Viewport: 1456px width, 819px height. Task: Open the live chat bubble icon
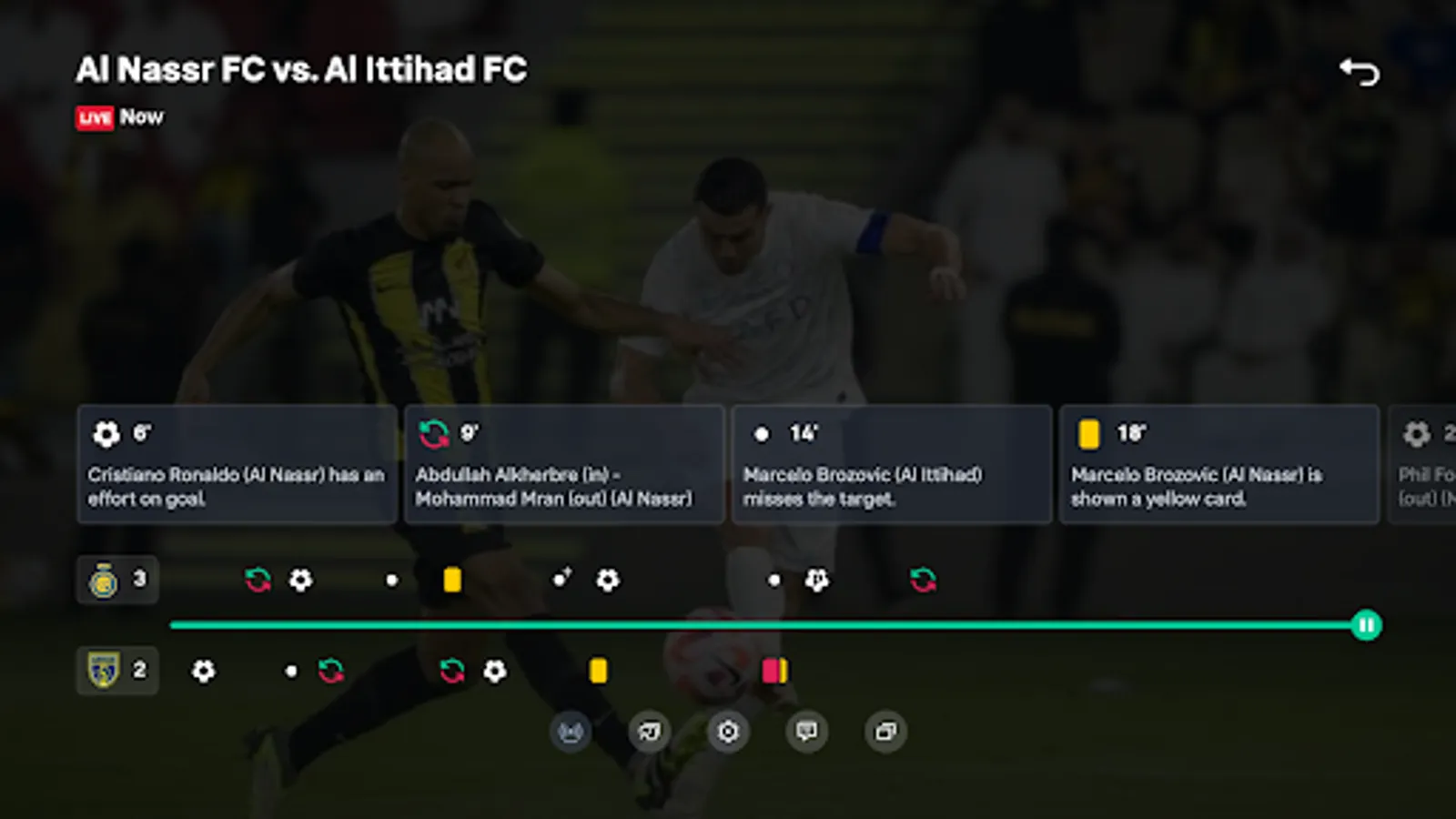click(806, 731)
